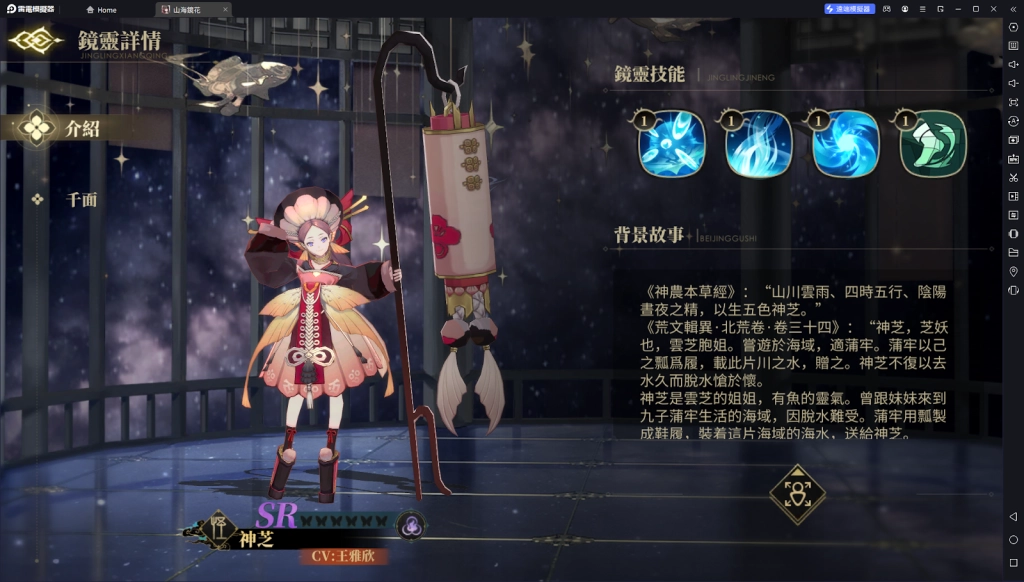Click the 怪 type diamond badge
Image resolution: width=1024 pixels, height=582 pixels.
point(219,527)
